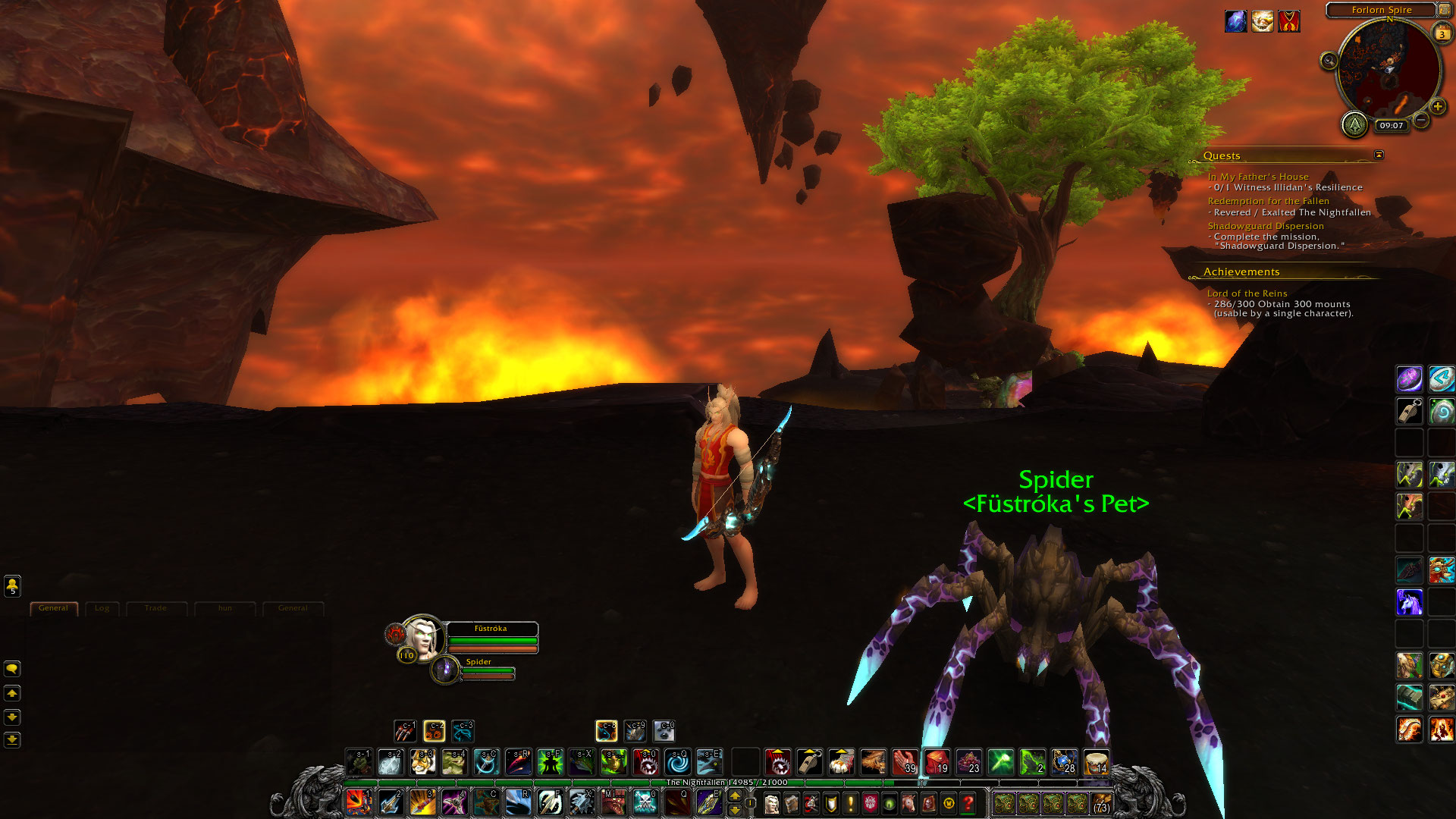Zoom in on the minimap
This screenshot has width=1456, height=819.
pos(1437,107)
